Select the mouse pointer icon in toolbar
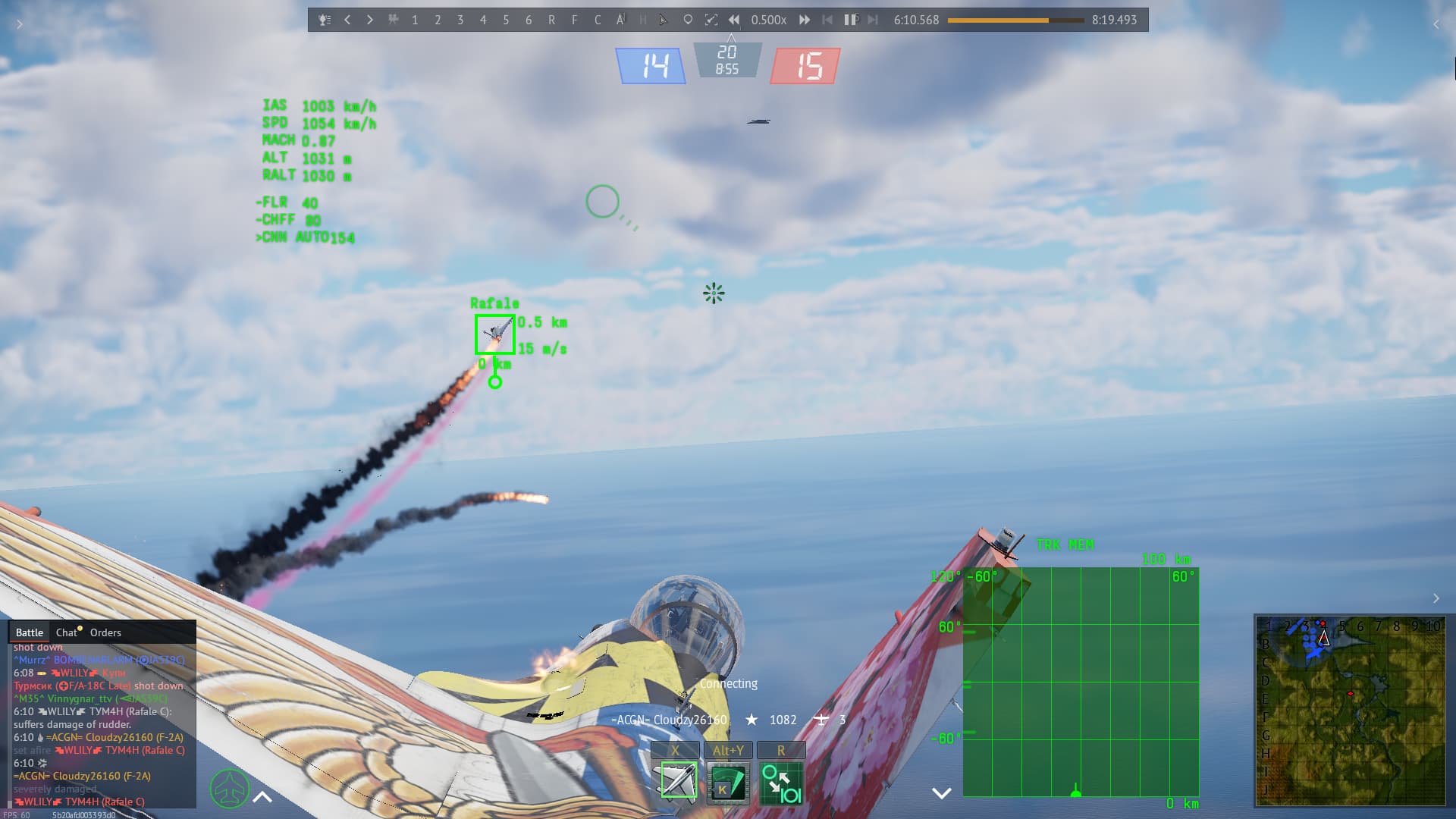Image resolution: width=1456 pixels, height=819 pixels. [664, 20]
